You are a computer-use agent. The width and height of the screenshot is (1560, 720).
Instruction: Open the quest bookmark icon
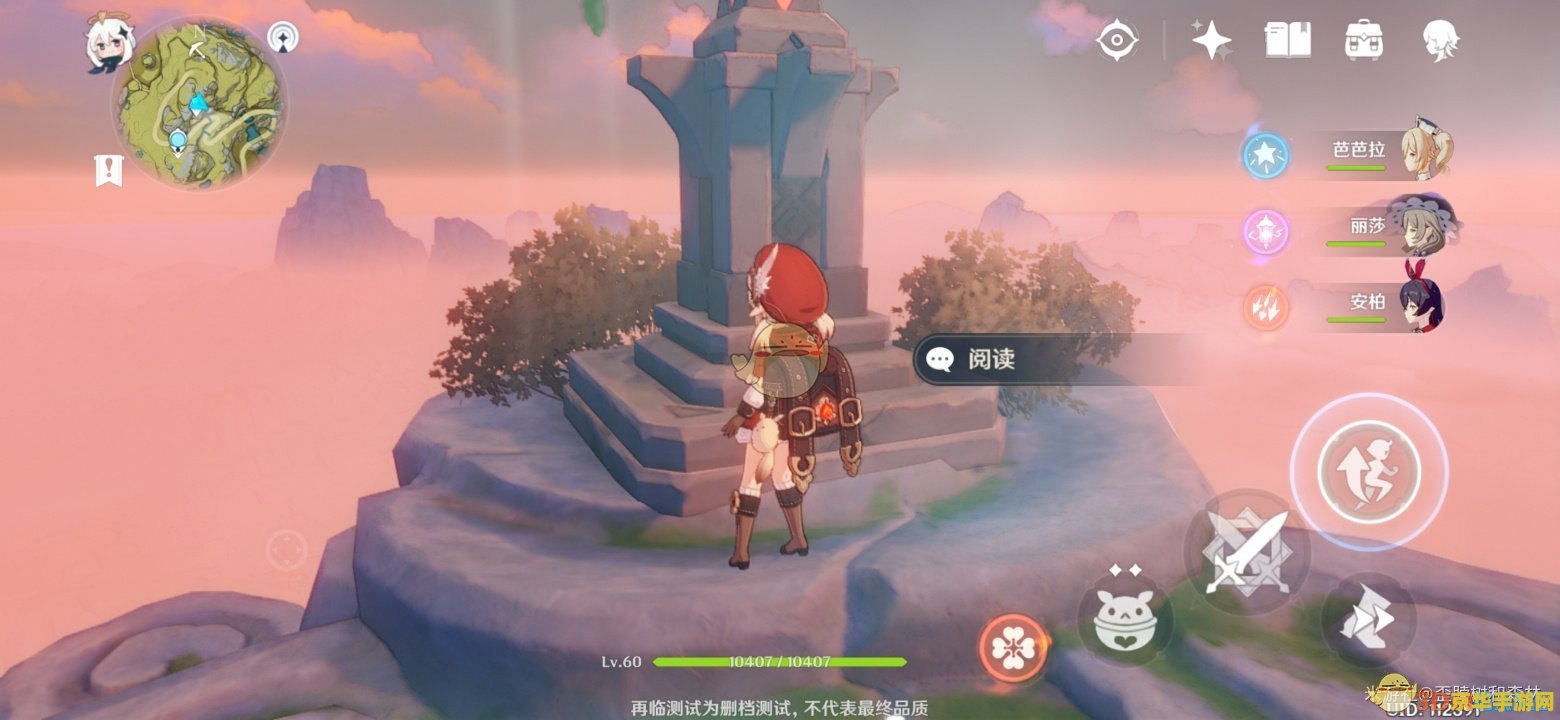point(107,171)
